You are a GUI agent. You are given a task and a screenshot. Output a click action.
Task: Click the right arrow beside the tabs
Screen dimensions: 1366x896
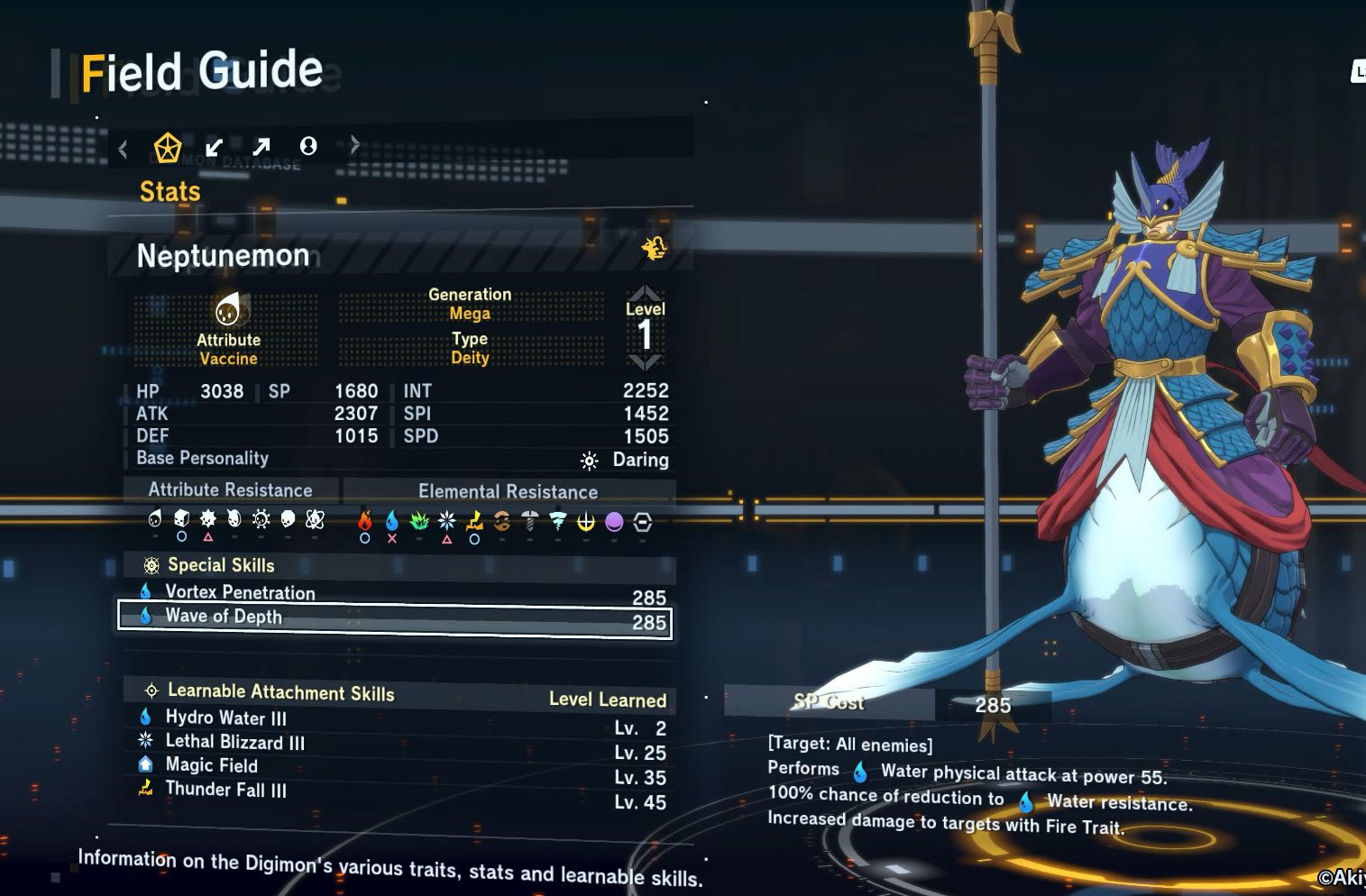pyautogui.click(x=354, y=145)
